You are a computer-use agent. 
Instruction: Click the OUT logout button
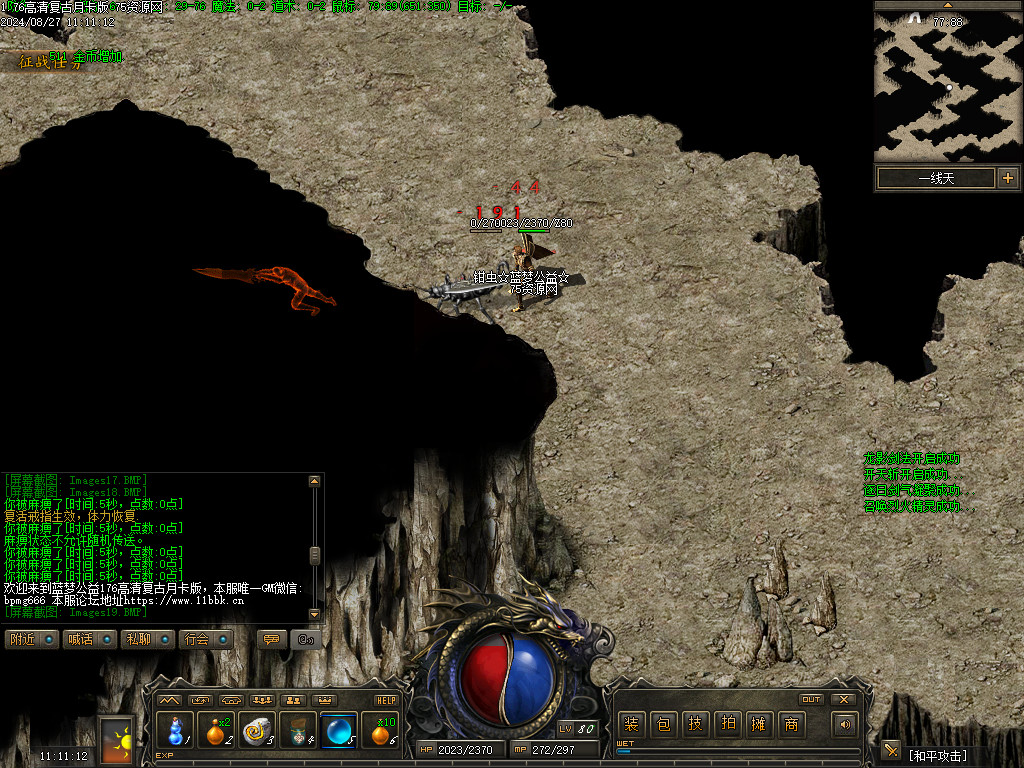(811, 699)
